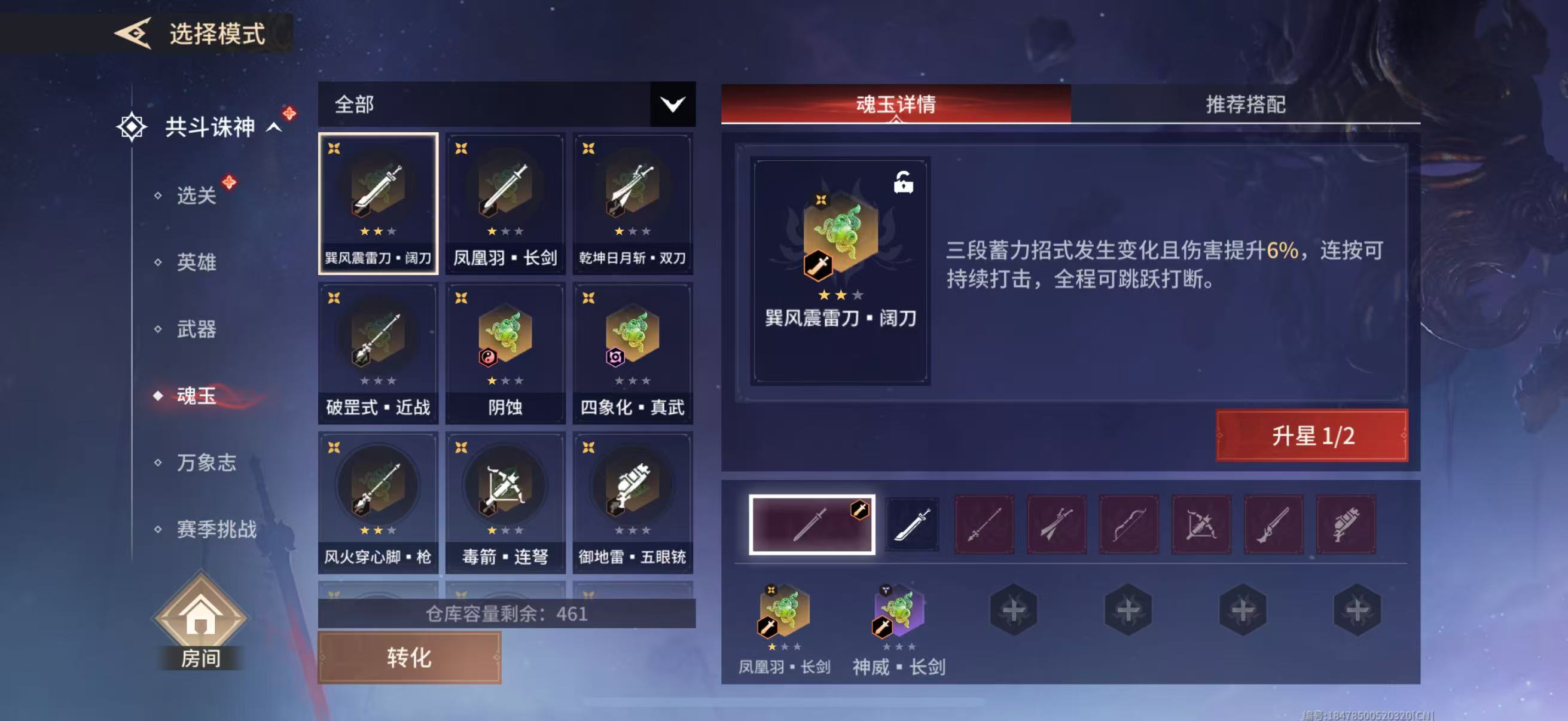Go back using the arrow beside 选择模式
This screenshot has height=721, width=1568.
click(x=133, y=33)
